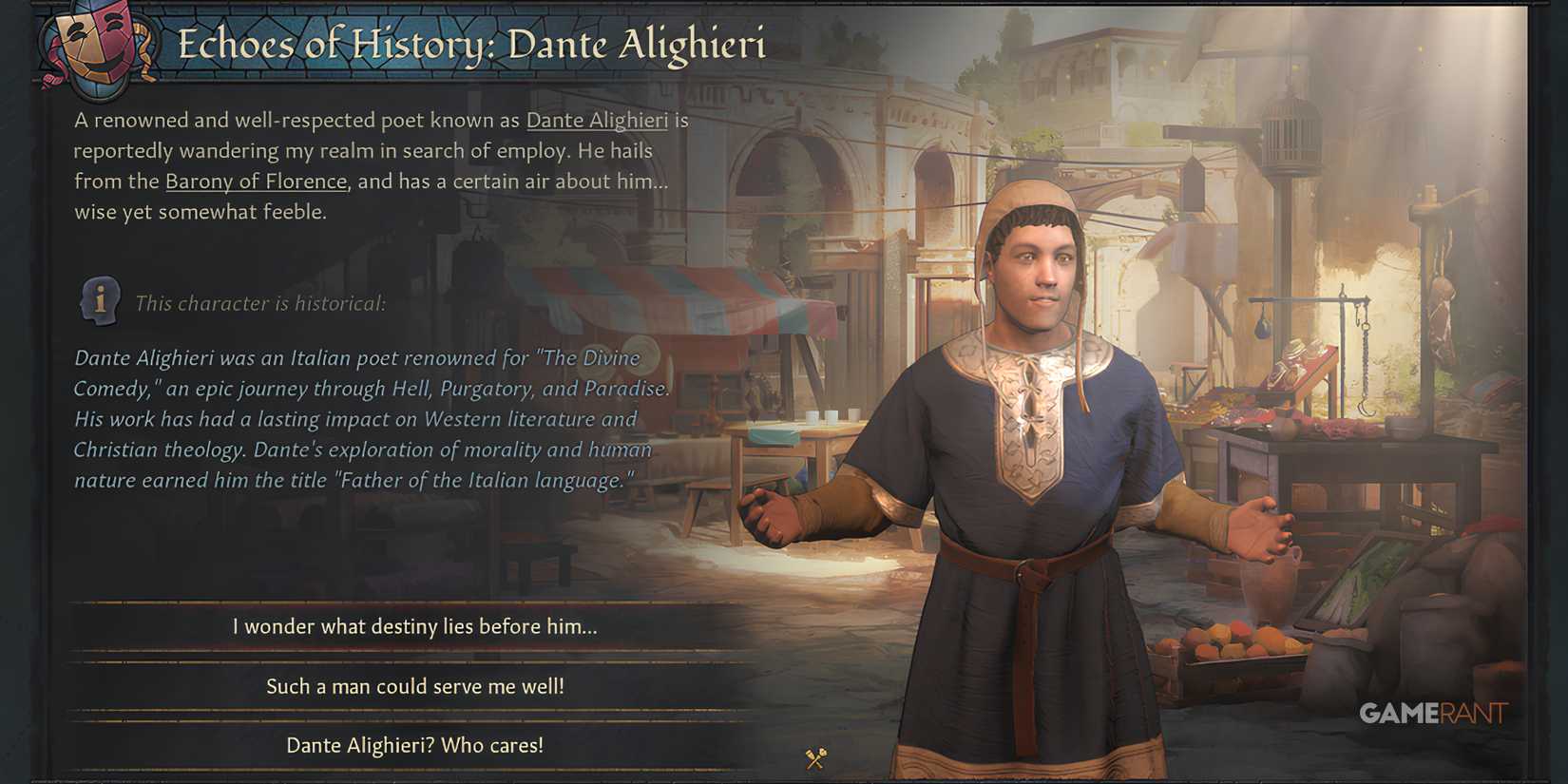This screenshot has height=784, width=1568.
Task: Pick "Dante Alighieri? Who cares!"
Action: (414, 746)
